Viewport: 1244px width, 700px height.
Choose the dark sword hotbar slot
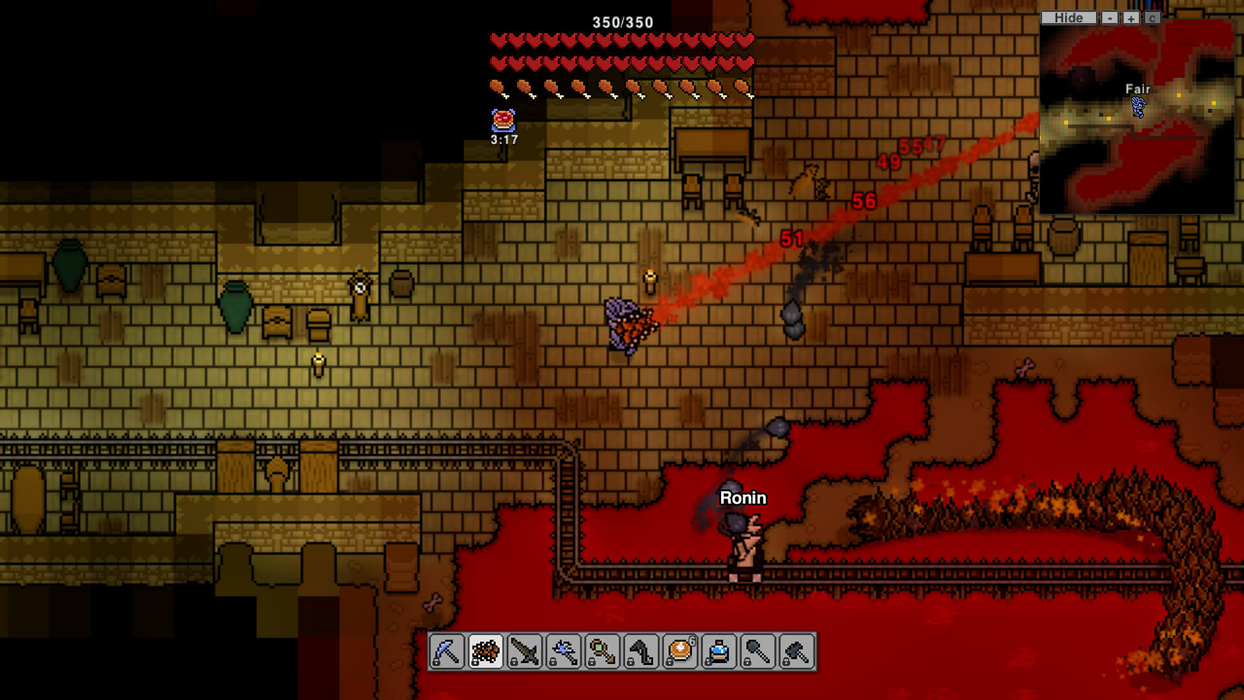click(525, 652)
